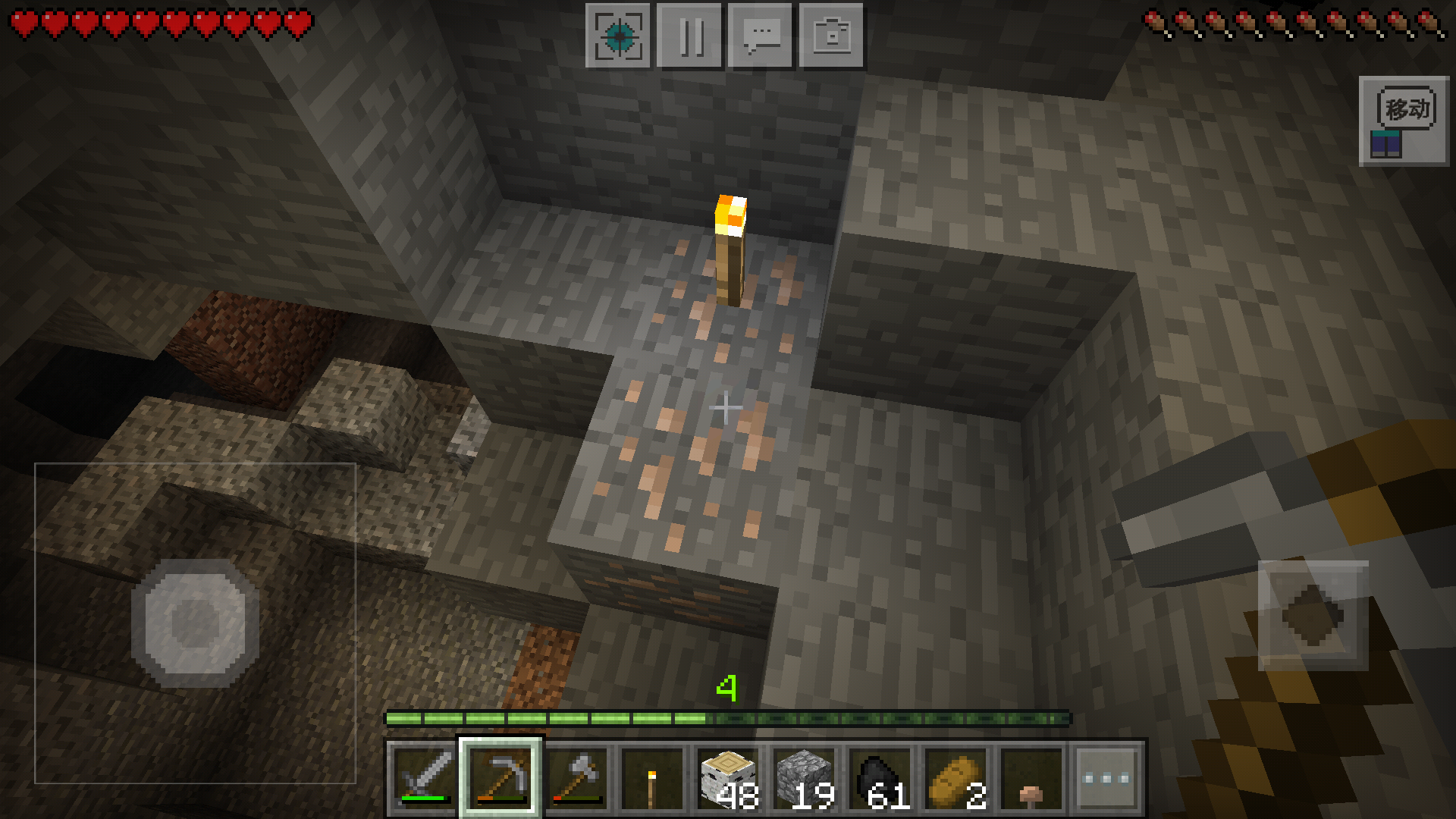The height and width of the screenshot is (819, 1456).
Task: Tap the diamond-shaped jump button
Action: point(1313,616)
